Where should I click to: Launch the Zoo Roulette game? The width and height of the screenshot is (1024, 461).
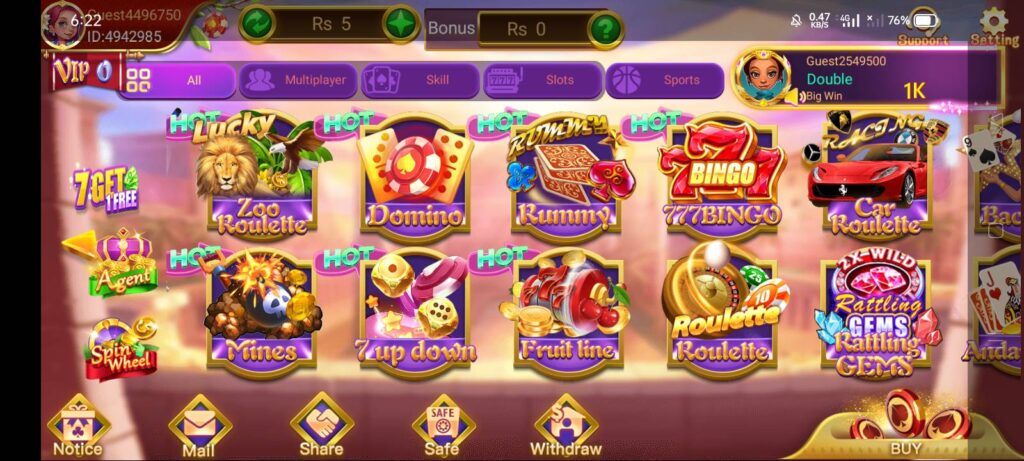tap(259, 177)
